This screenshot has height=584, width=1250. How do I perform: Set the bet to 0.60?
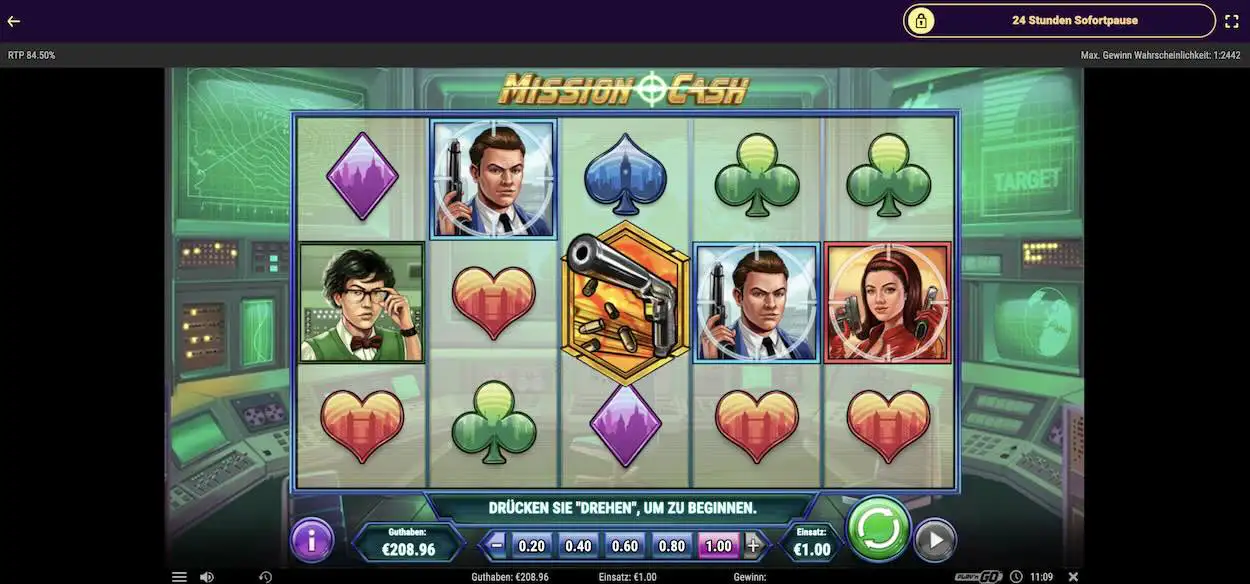[625, 546]
